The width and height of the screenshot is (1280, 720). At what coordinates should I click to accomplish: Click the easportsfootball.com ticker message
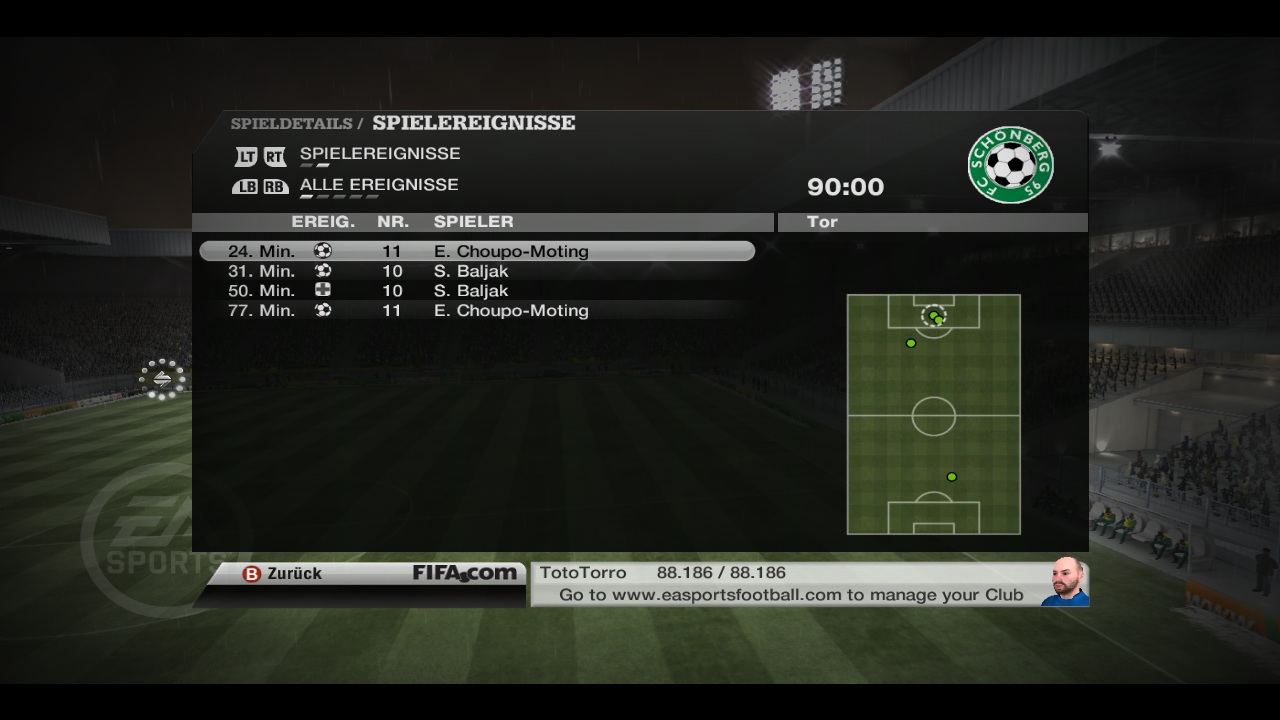coord(790,595)
